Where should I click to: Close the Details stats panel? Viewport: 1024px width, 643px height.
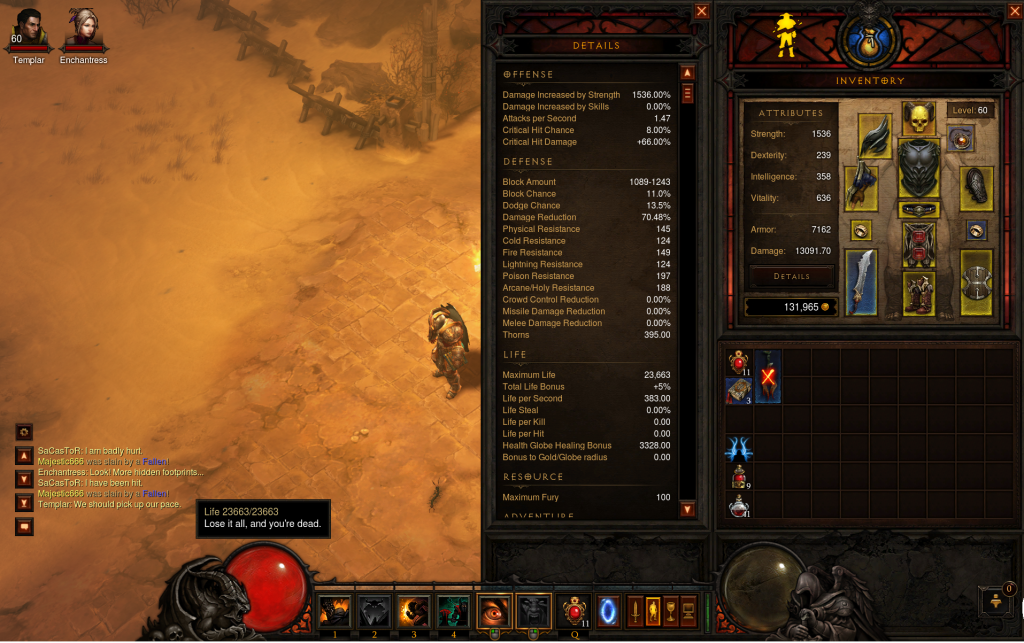[701, 11]
